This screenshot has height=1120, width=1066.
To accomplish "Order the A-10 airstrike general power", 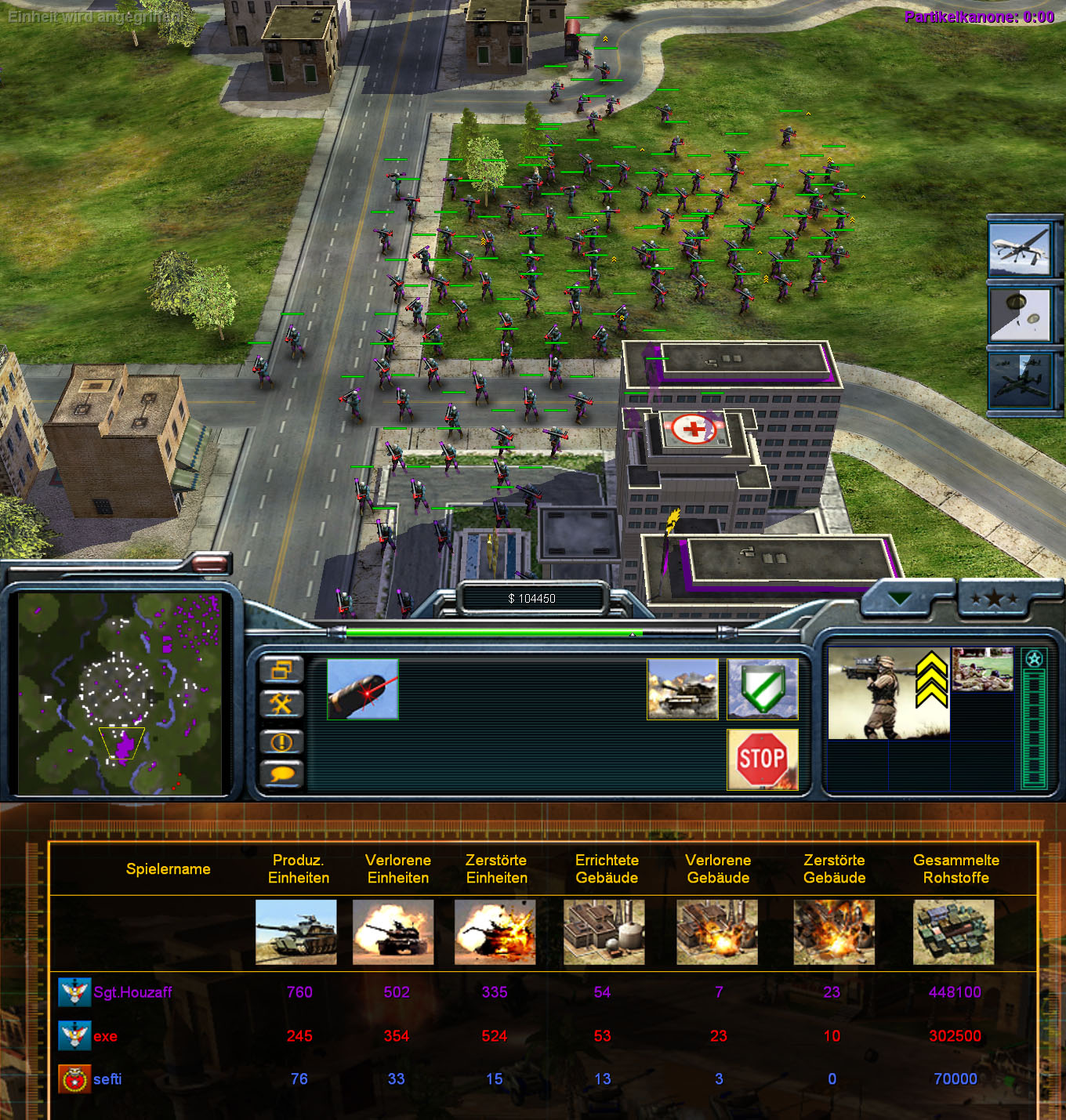I will click(1020, 379).
